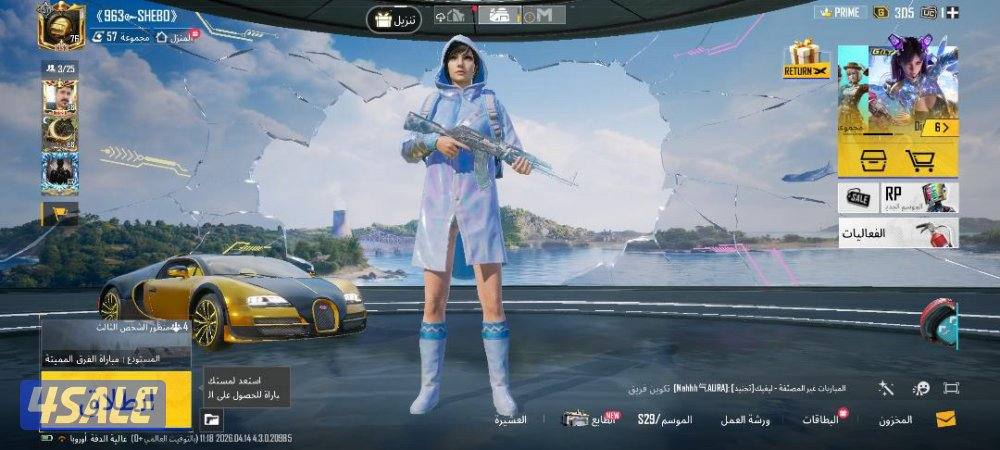Open the yellow trophy icon on left
The width and height of the screenshot is (1000, 450).
coord(58,213)
